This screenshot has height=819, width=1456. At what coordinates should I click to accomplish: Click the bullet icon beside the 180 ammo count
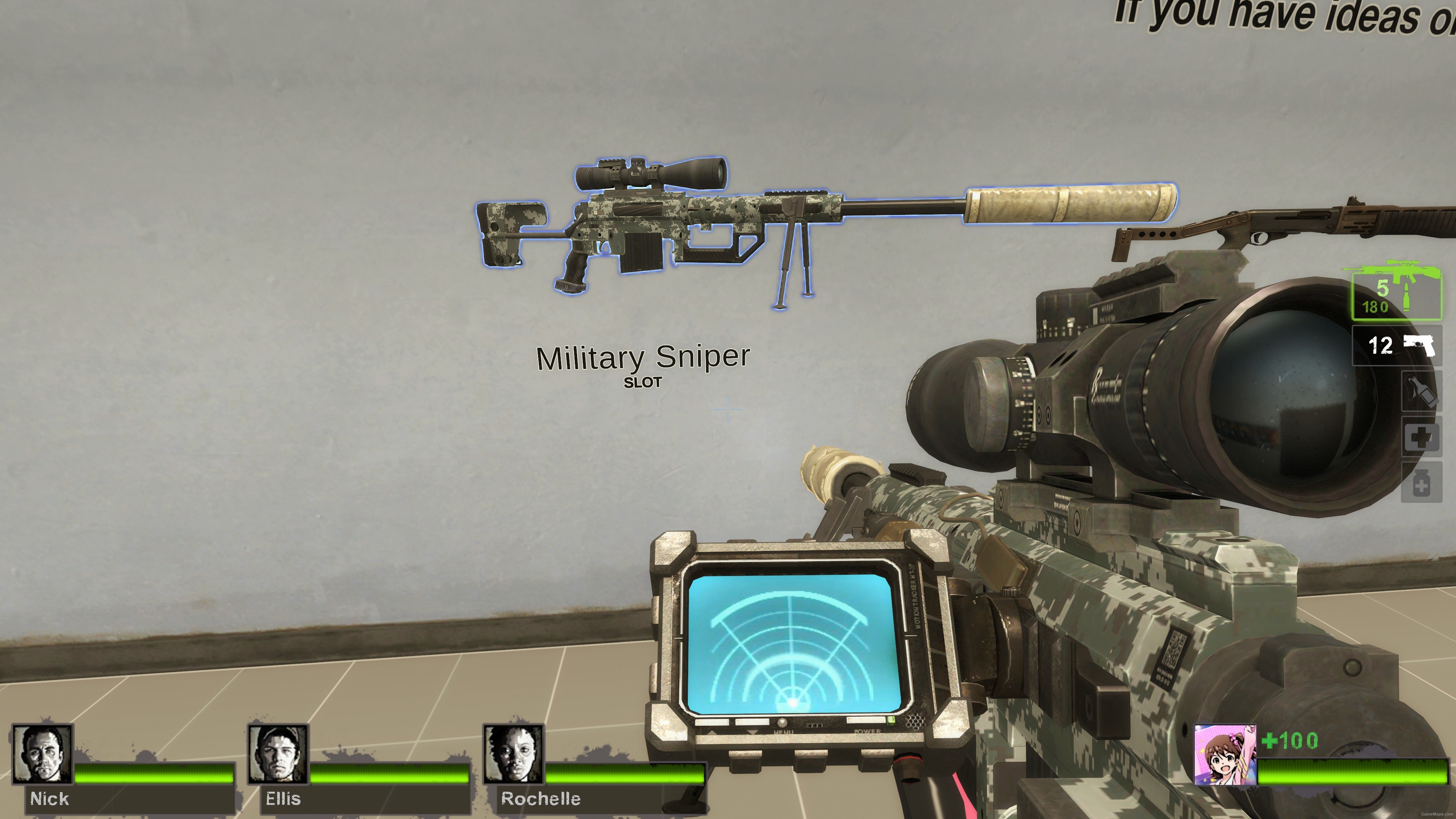[1406, 297]
